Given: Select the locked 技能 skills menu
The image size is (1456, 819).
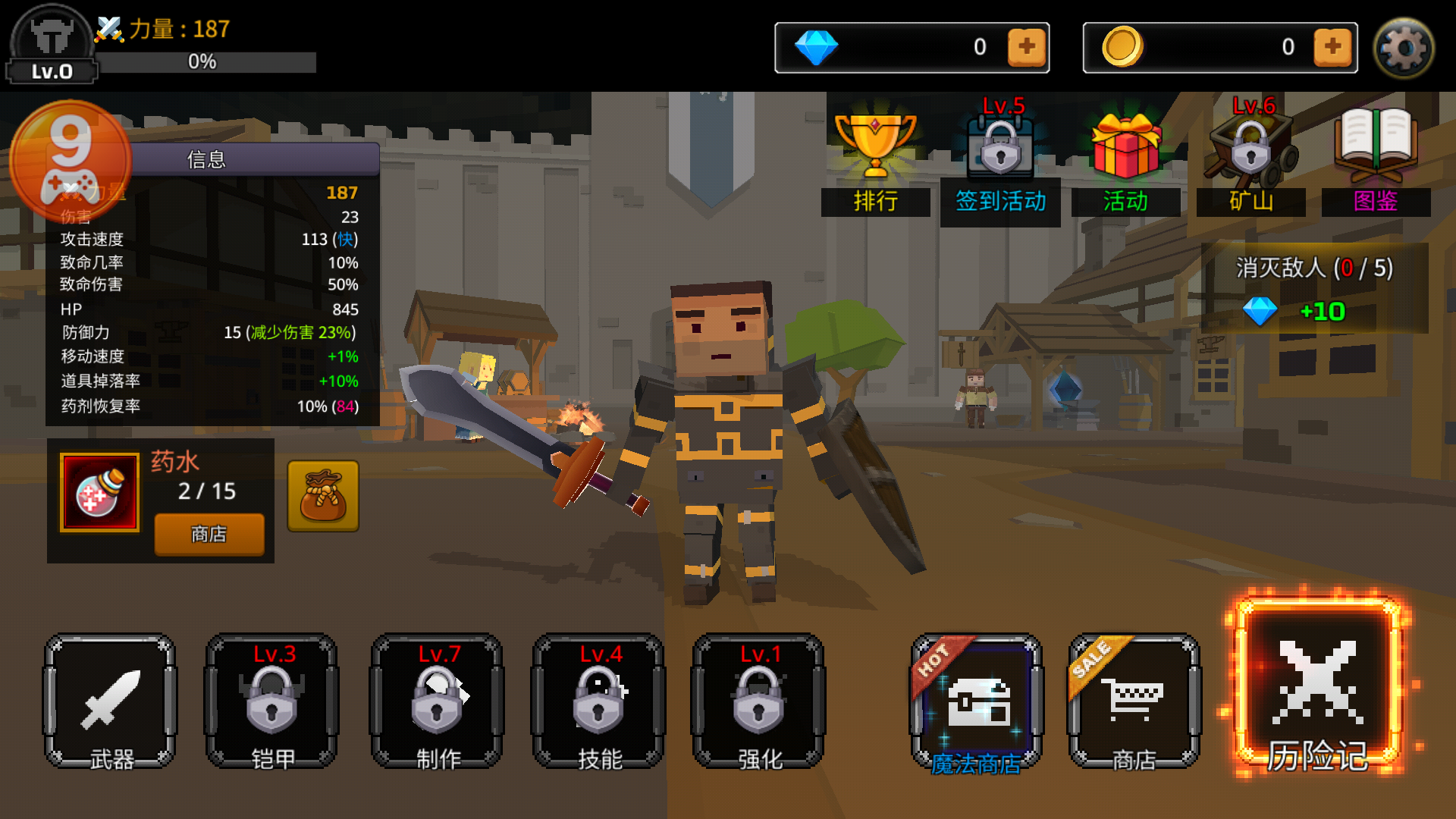Looking at the screenshot, I should coord(599,701).
